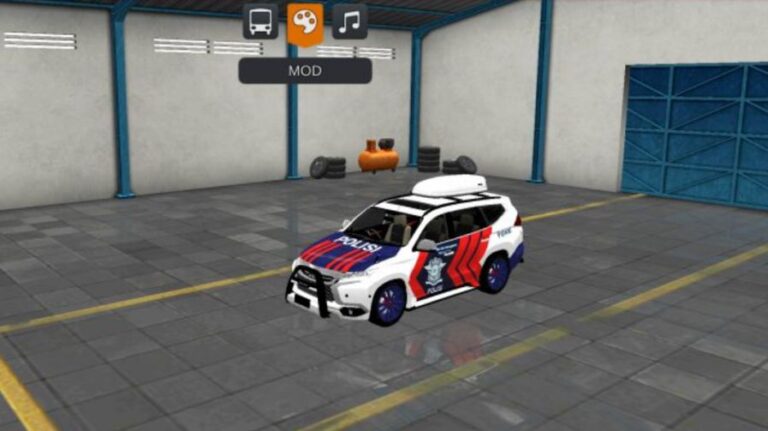Screen dimensions: 768x431
Task: Open the music note tab
Action: 349,22
